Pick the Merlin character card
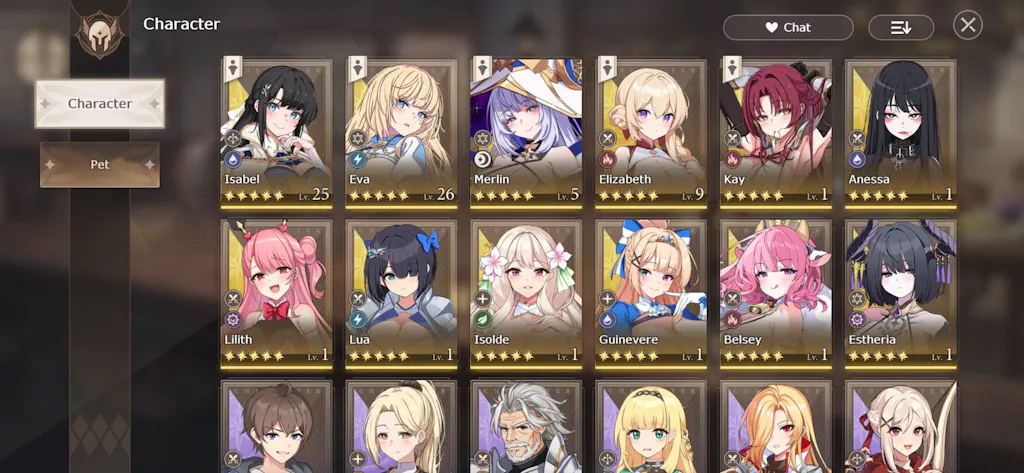 [x=526, y=132]
